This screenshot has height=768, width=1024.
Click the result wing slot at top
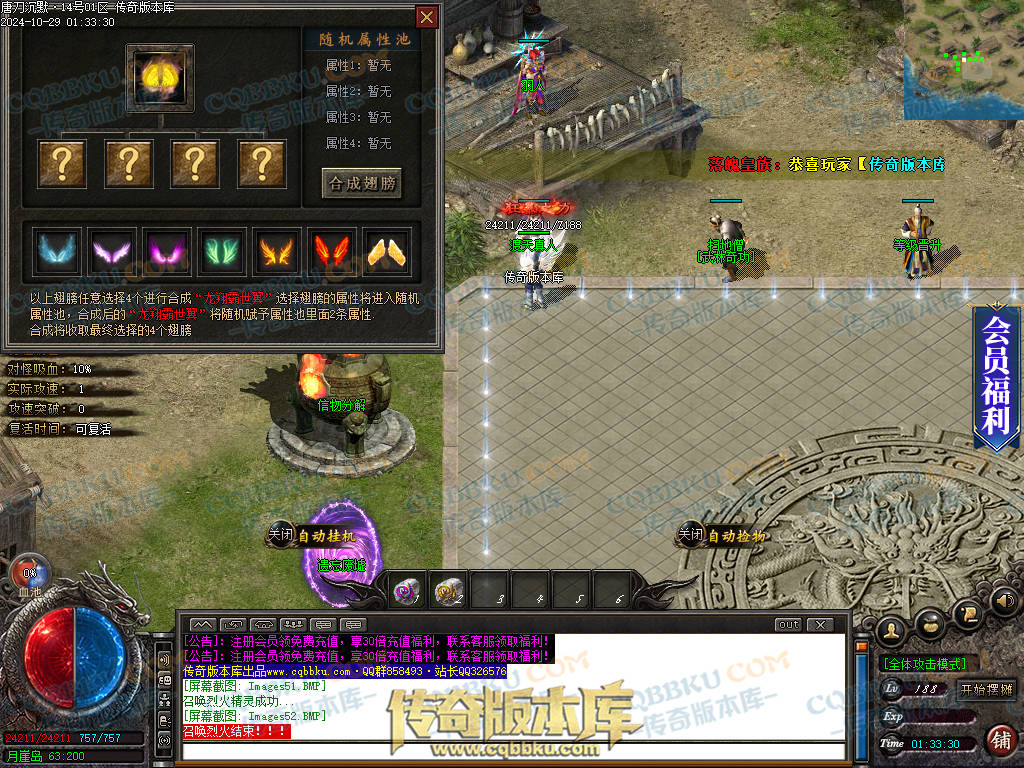160,78
